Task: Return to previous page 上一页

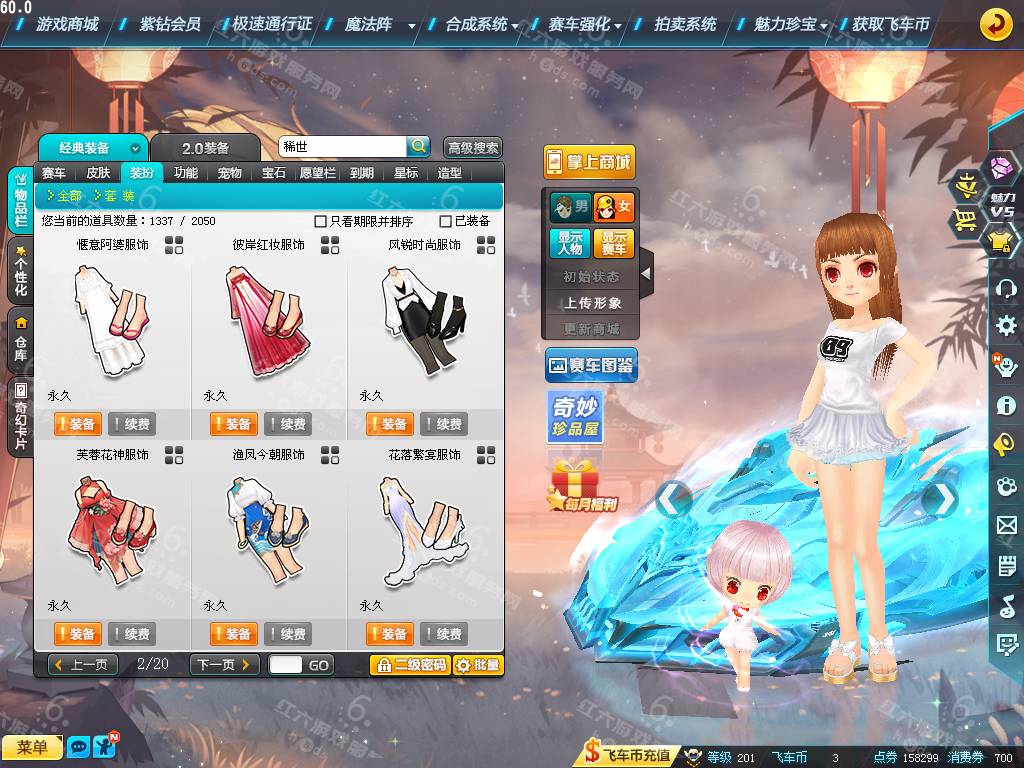Action: pyautogui.click(x=83, y=665)
